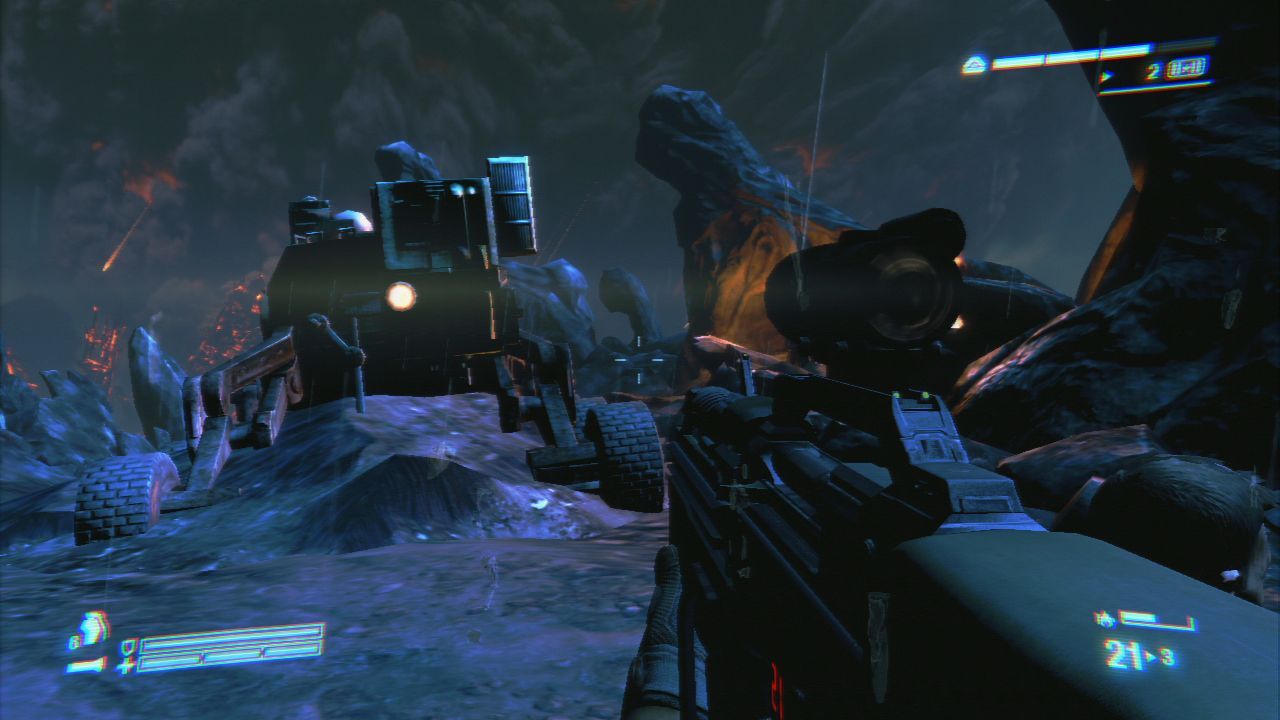Expand the arrow beside the 21 ammo count
Viewport: 1280px width, 720px height.
(1151, 656)
